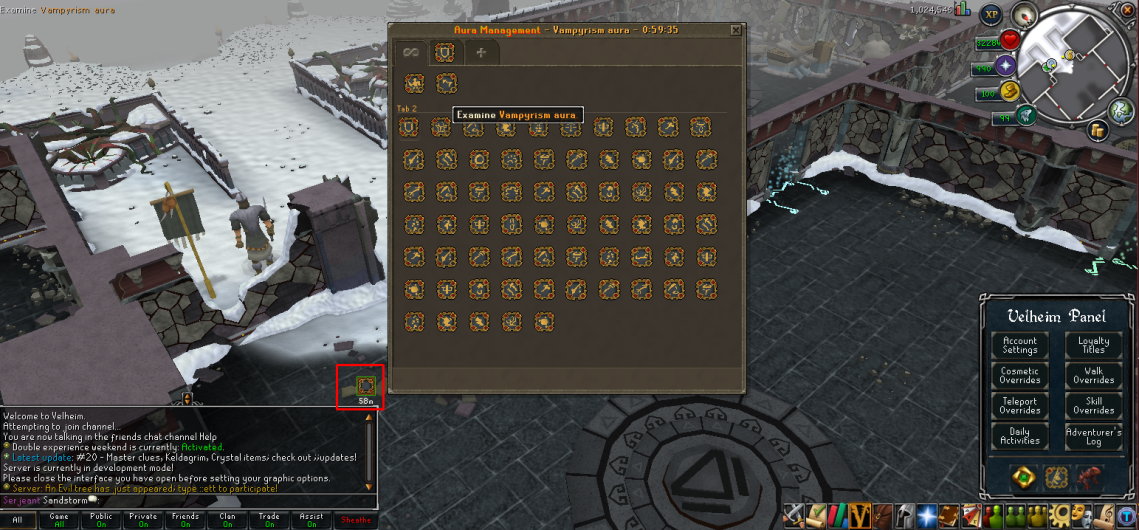Image resolution: width=1139 pixels, height=530 pixels.
Task: Click the XP counter button
Action: (991, 14)
